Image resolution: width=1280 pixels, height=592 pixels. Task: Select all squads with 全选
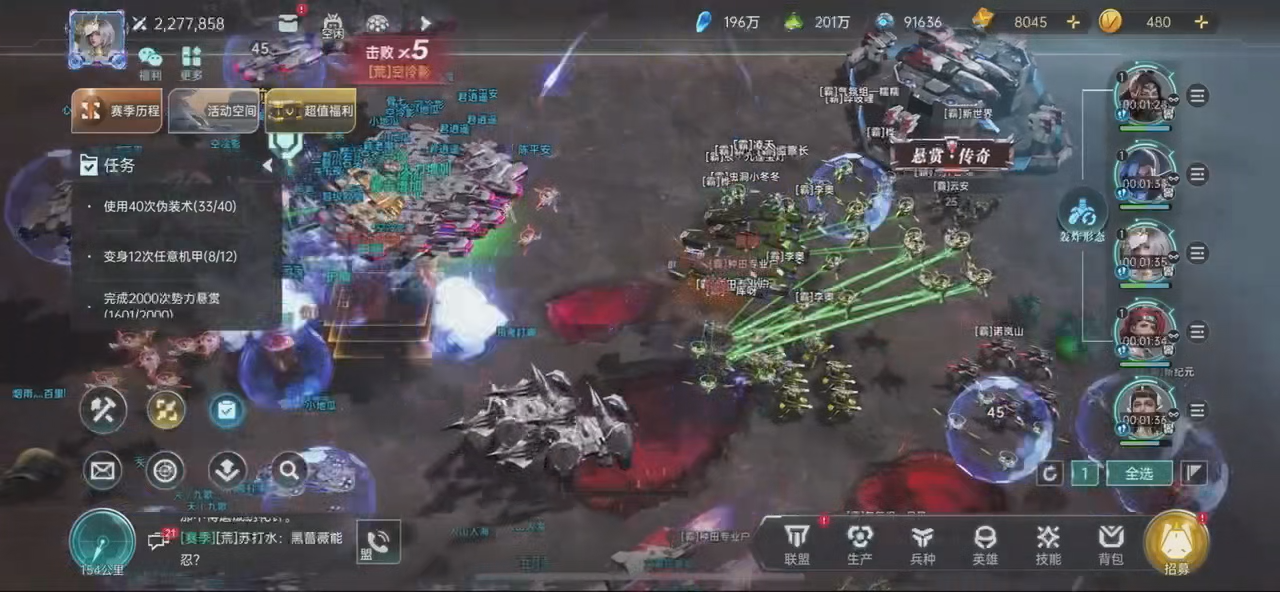tap(1139, 473)
